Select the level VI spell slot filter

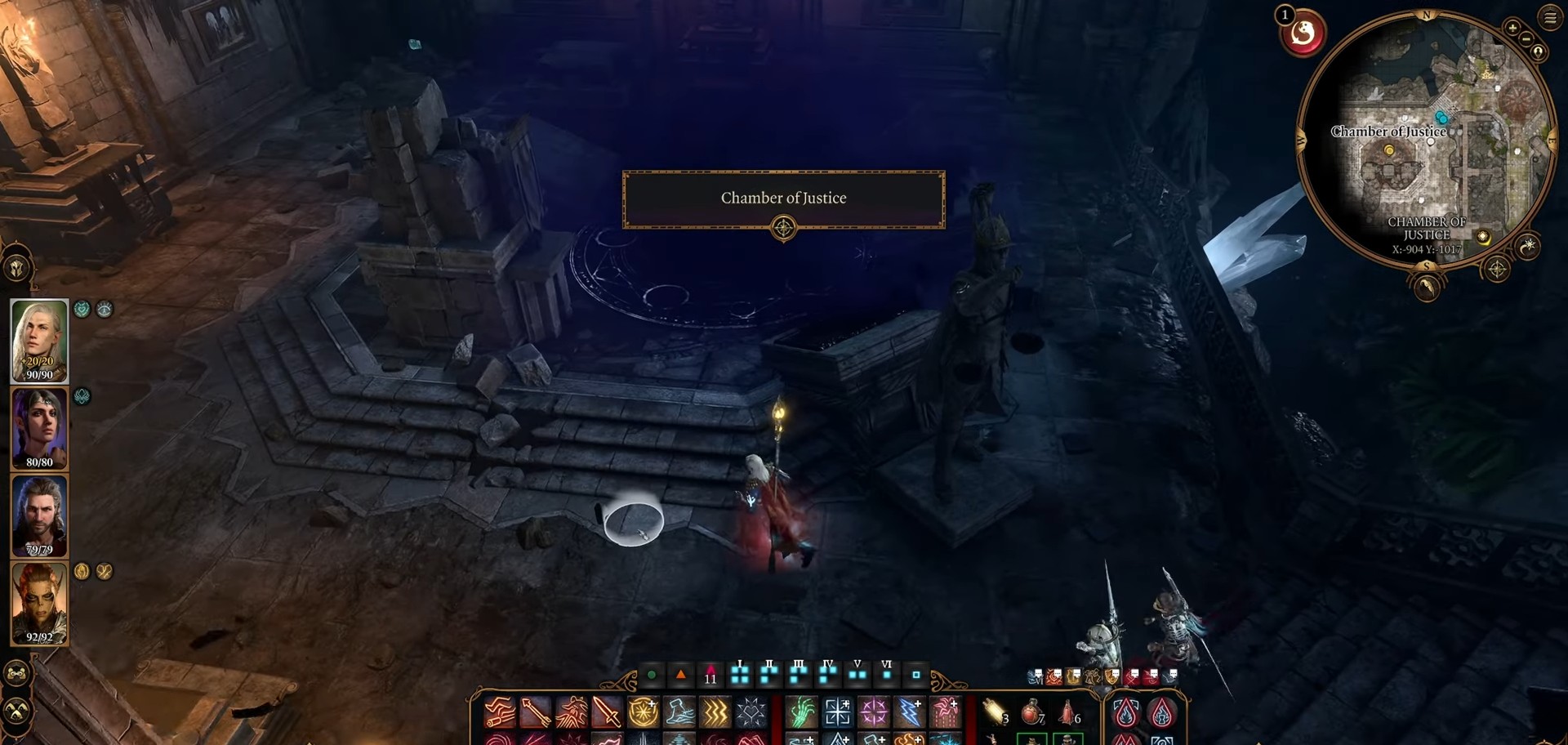pyautogui.click(x=887, y=673)
